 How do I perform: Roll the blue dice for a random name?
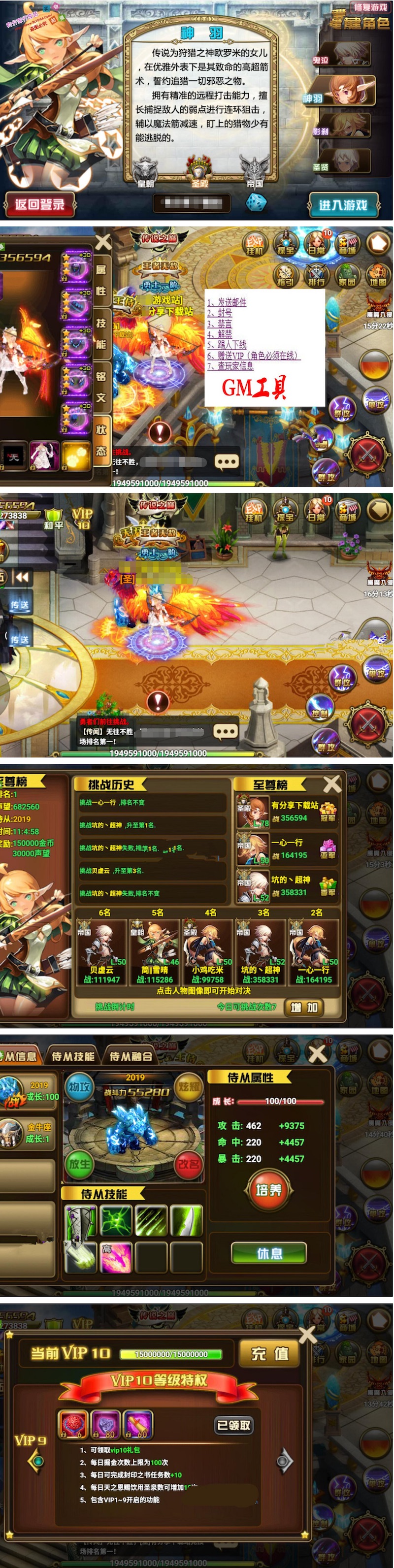coord(255,202)
